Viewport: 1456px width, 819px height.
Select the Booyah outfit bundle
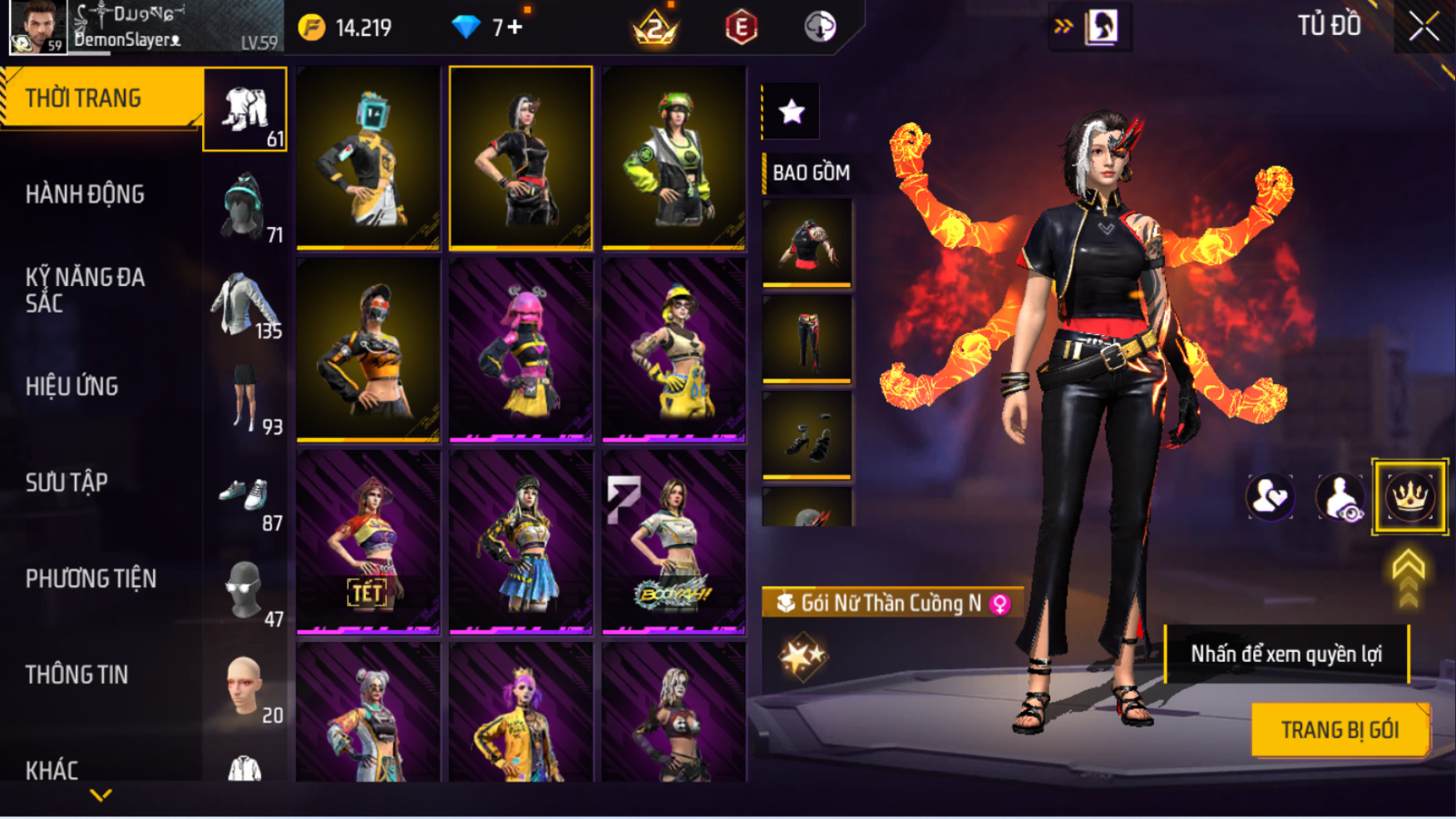pos(674,542)
